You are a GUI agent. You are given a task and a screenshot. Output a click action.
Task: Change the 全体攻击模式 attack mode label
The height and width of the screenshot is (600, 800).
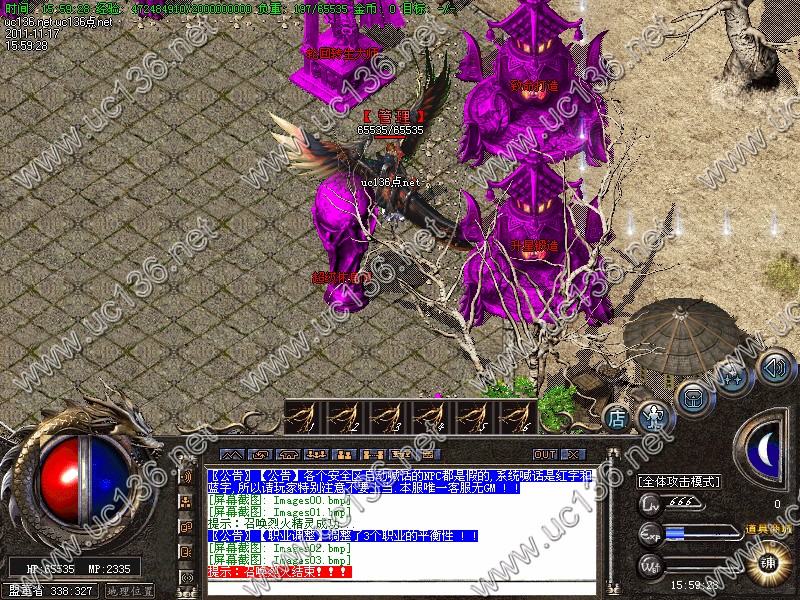click(x=679, y=482)
